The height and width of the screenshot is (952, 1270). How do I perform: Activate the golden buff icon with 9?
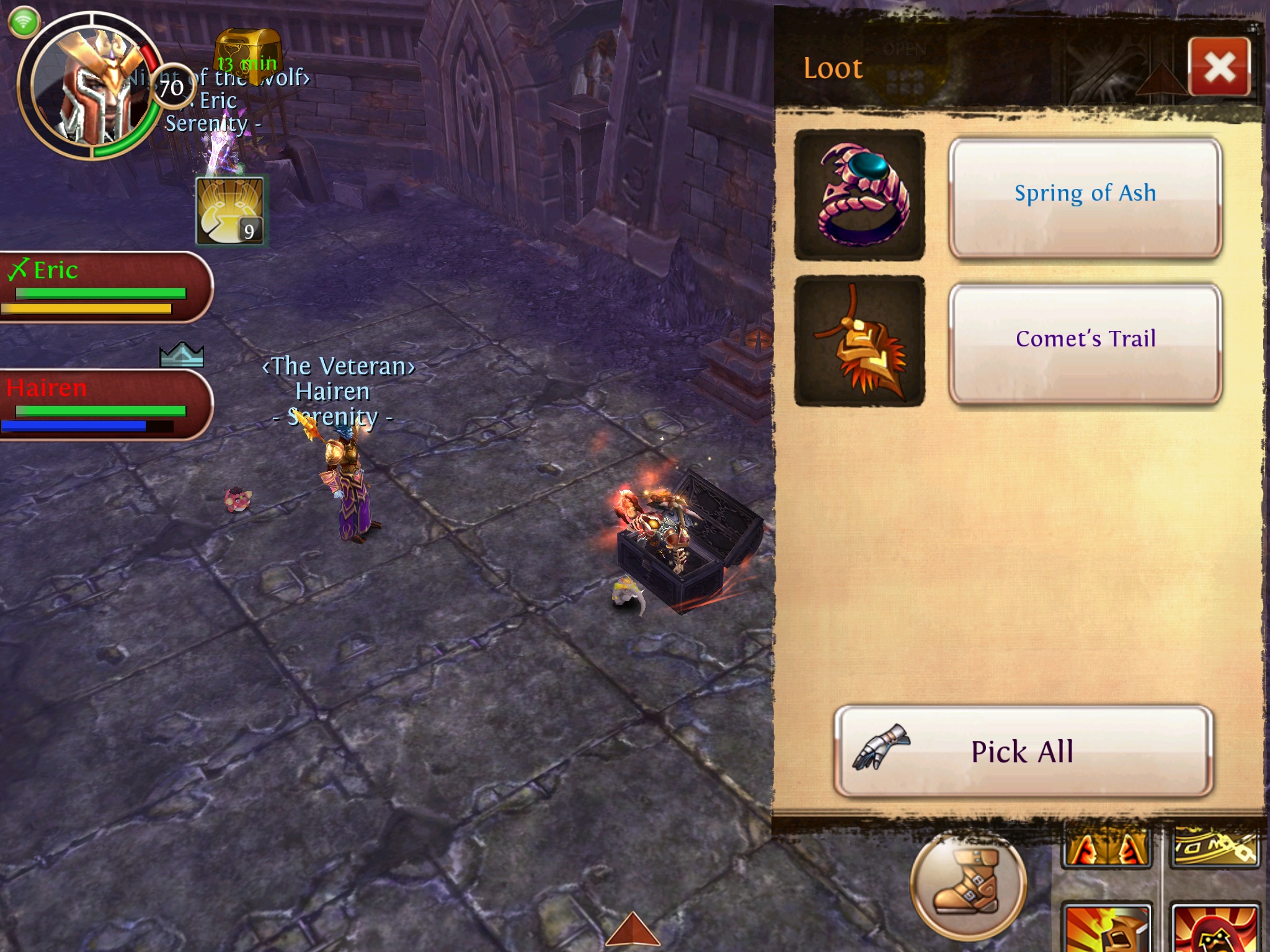[x=230, y=211]
